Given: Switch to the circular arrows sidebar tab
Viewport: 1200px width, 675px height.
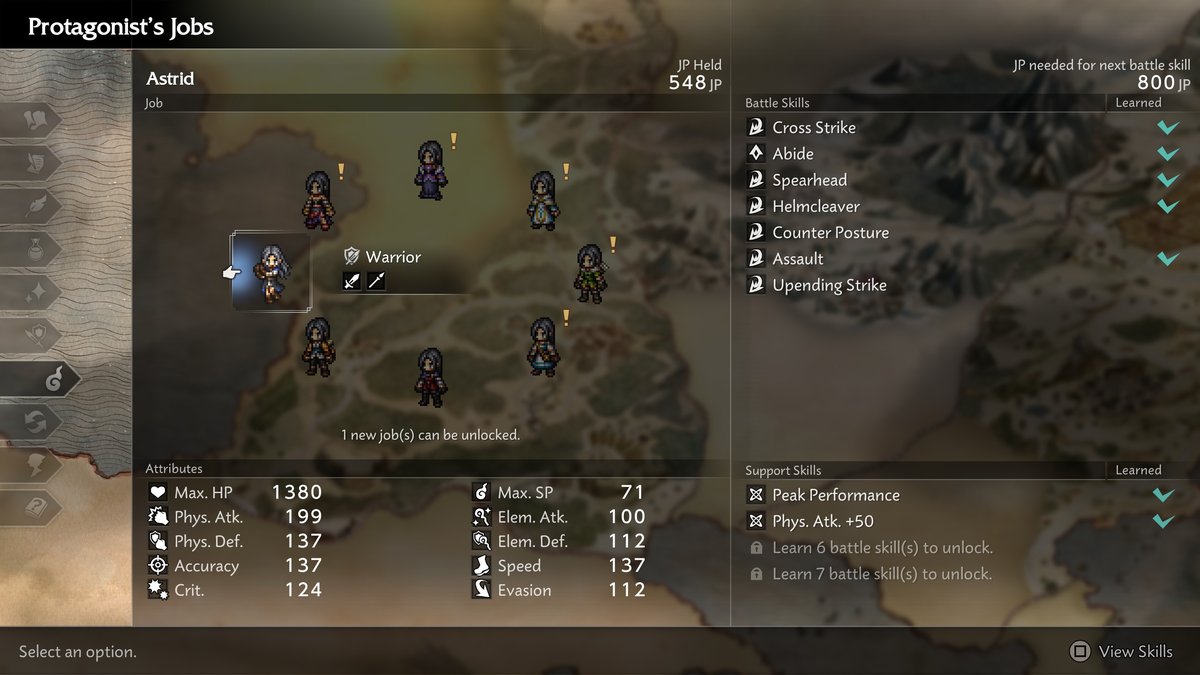Looking at the screenshot, I should tap(37, 422).
